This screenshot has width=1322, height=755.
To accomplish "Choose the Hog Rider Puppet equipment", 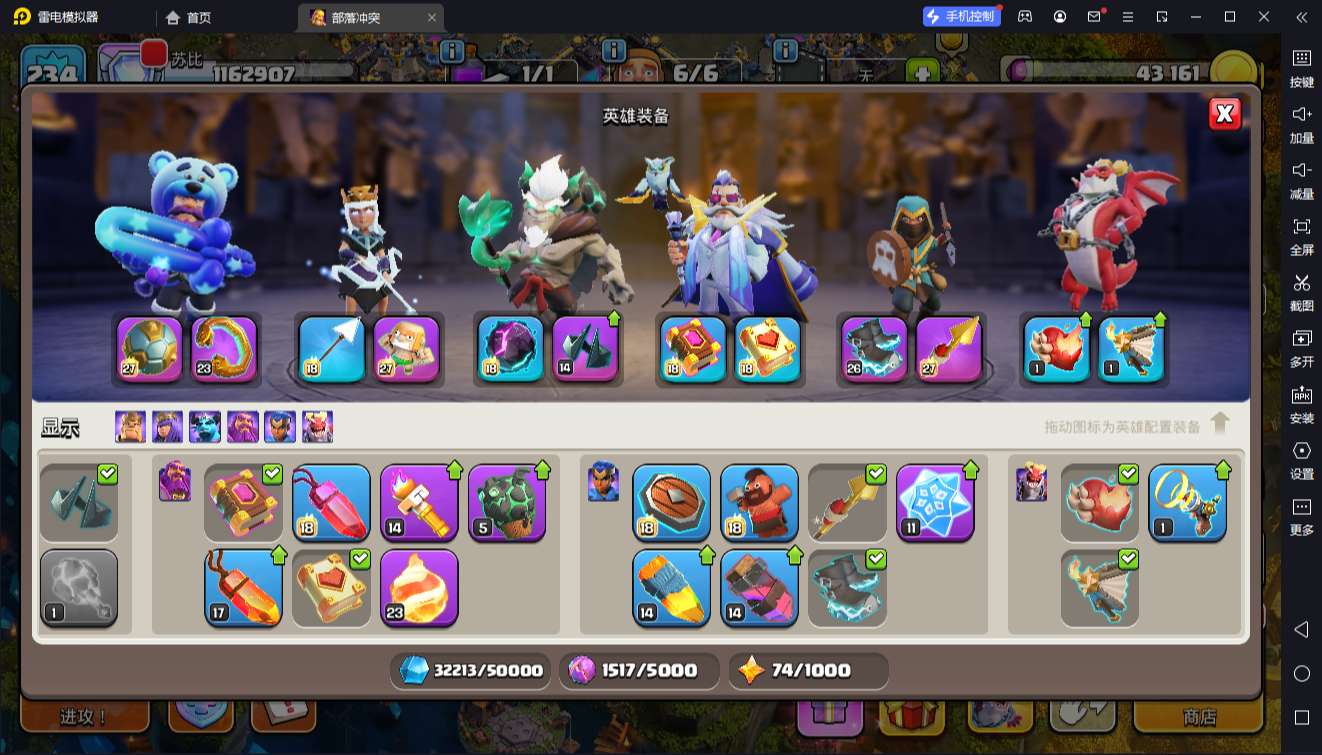I will tap(759, 502).
